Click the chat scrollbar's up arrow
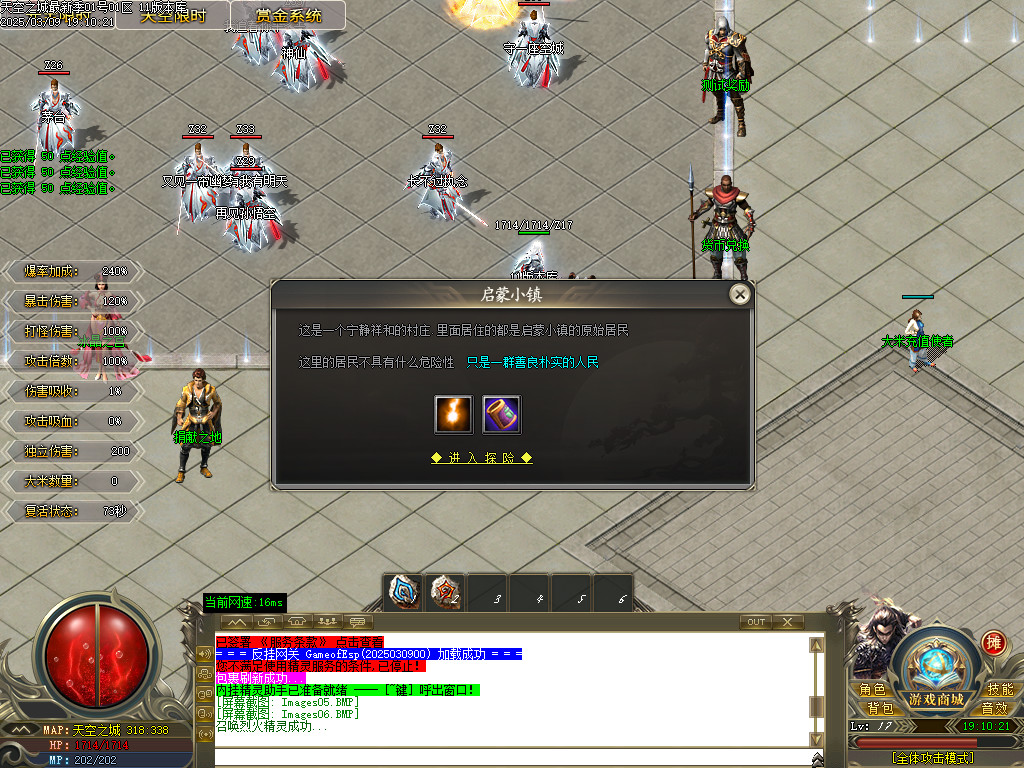1024x768 pixels. tap(816, 646)
